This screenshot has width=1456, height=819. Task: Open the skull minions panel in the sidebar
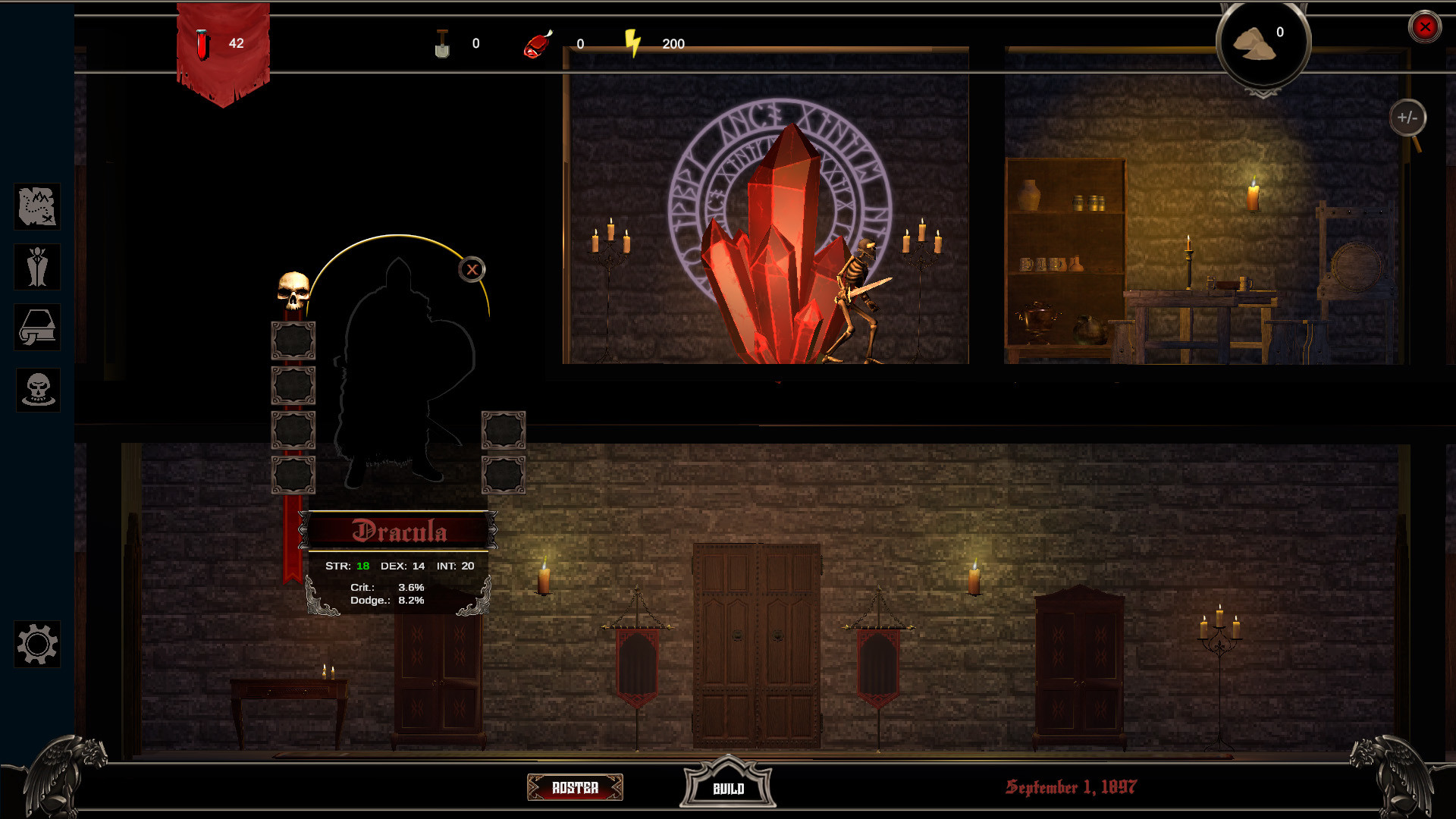(37, 389)
